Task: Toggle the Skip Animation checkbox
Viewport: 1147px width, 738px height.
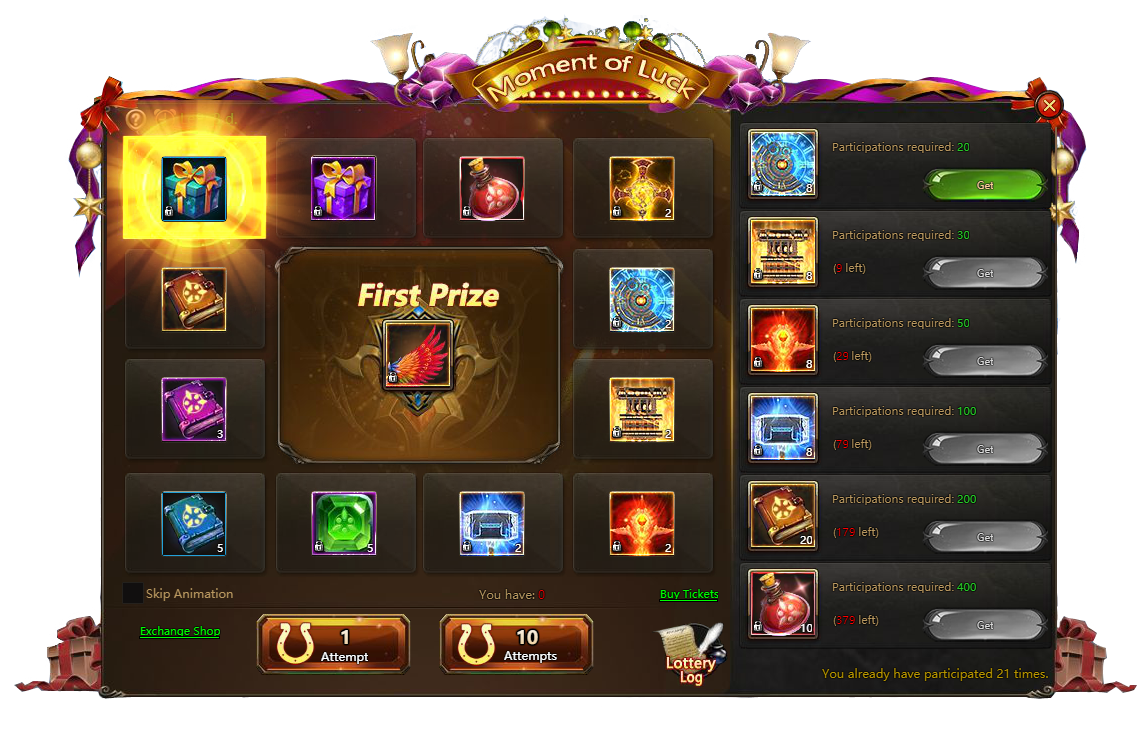Action: 132,593
